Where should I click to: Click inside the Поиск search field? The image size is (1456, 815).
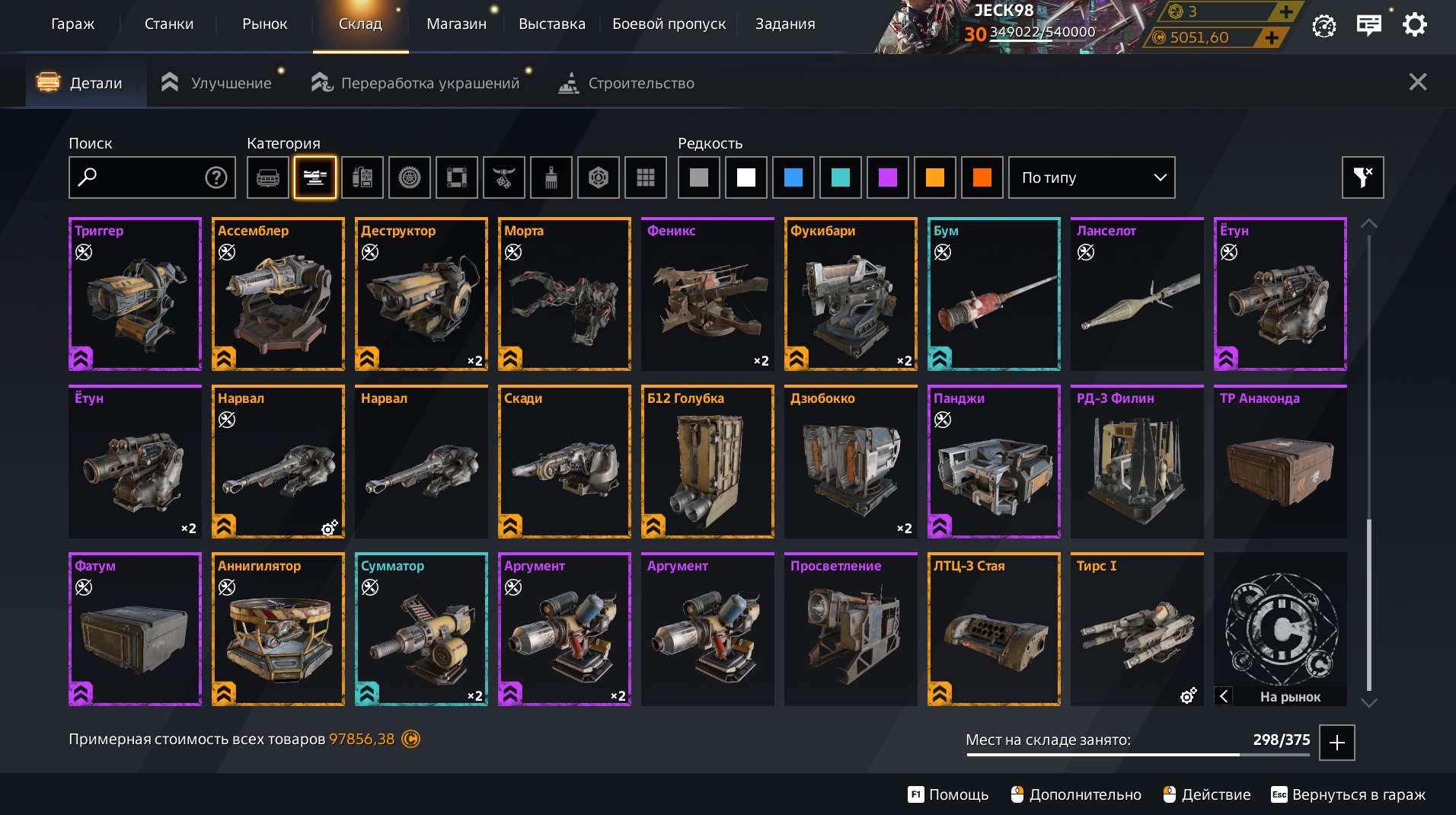(145, 177)
